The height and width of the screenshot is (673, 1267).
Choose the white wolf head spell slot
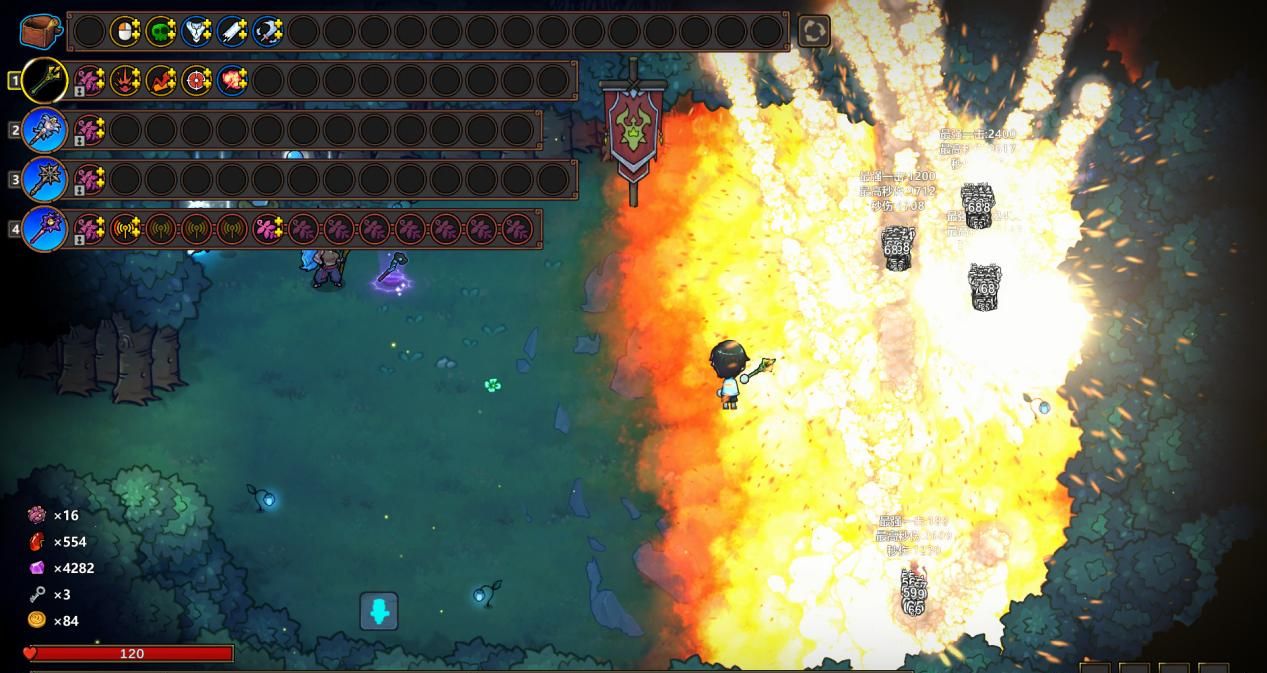pyautogui.click(x=196, y=32)
